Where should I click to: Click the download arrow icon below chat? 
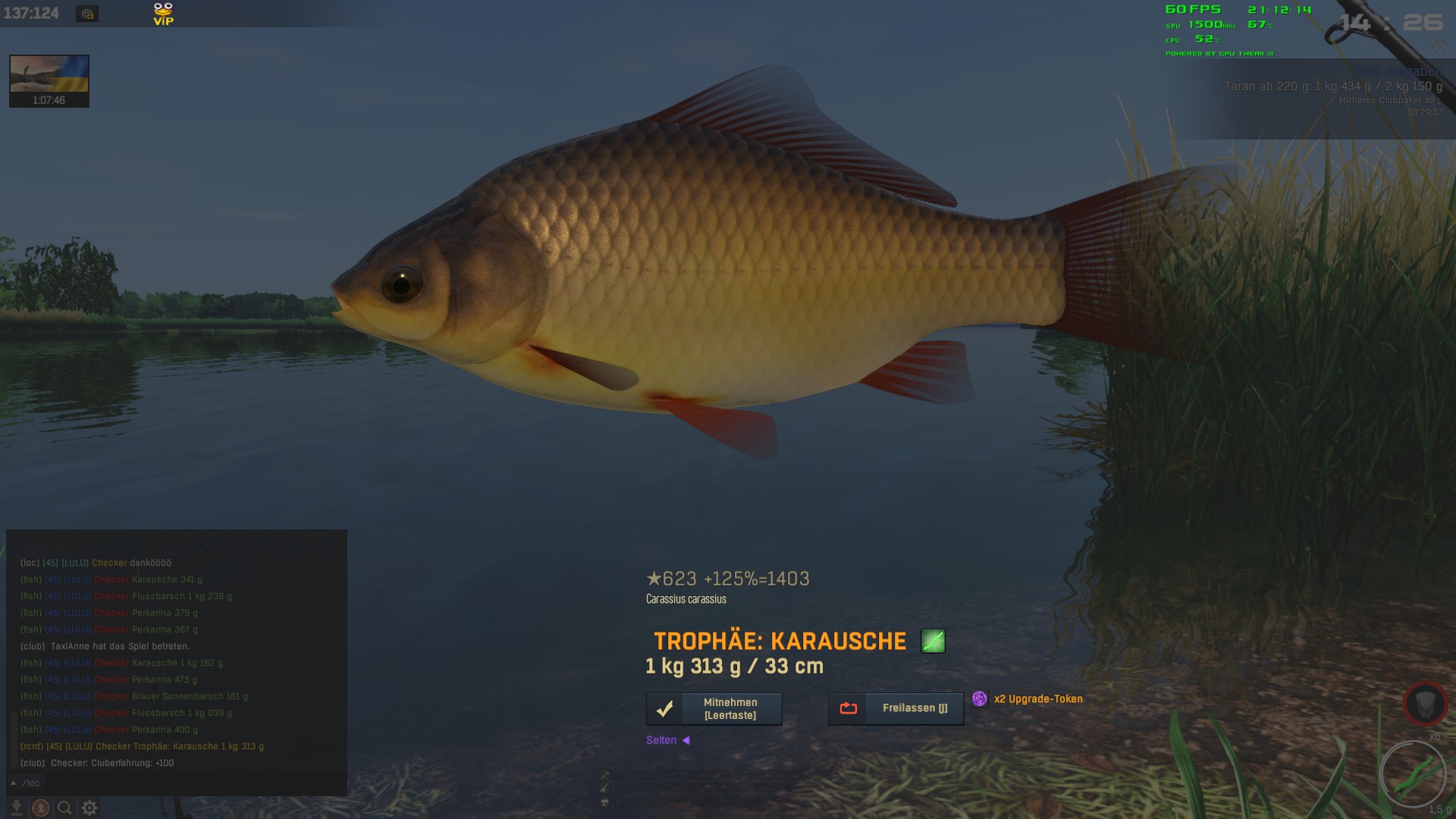pyautogui.click(x=17, y=808)
